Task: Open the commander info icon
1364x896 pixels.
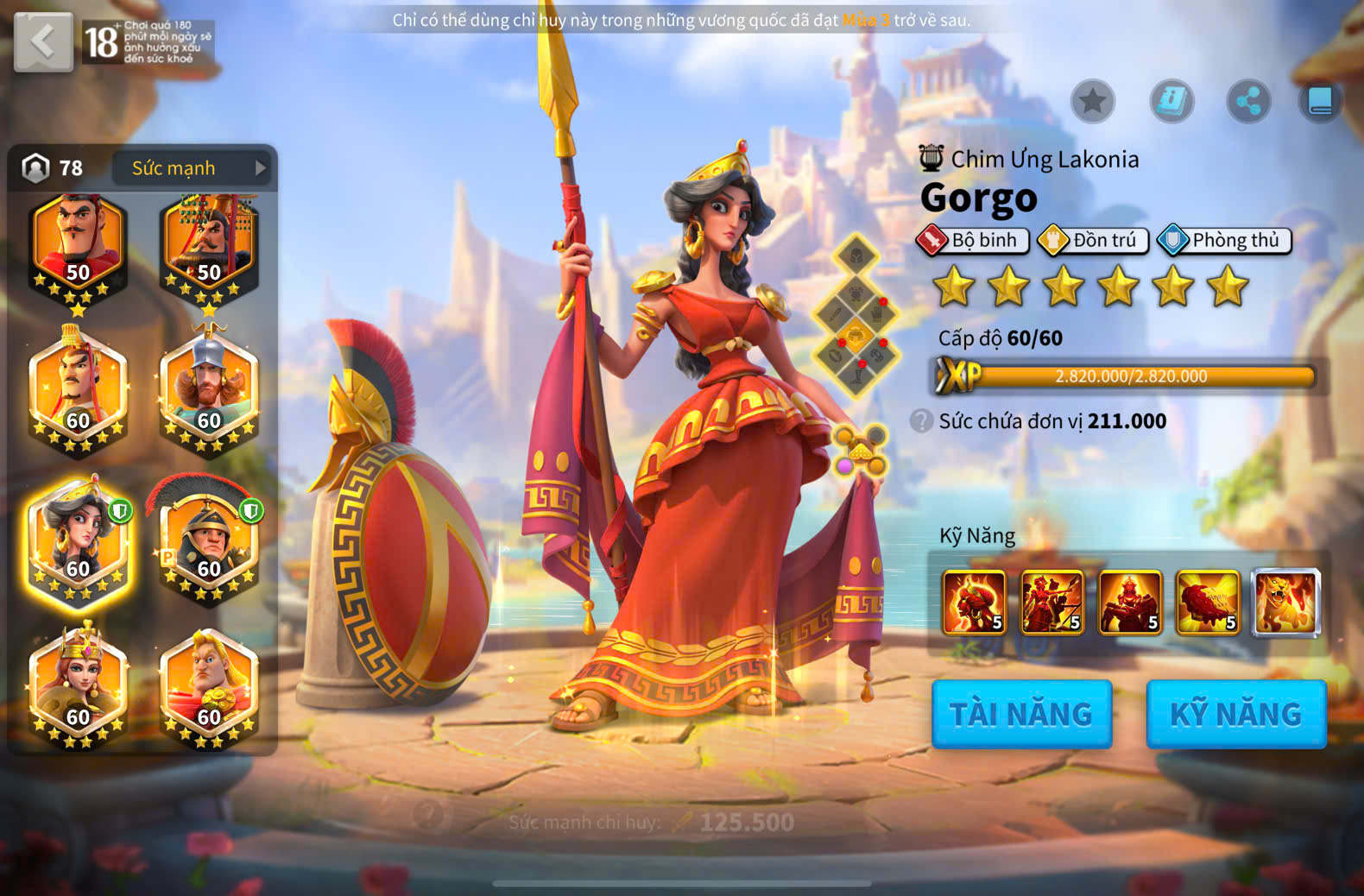Action: pyautogui.click(x=1171, y=102)
